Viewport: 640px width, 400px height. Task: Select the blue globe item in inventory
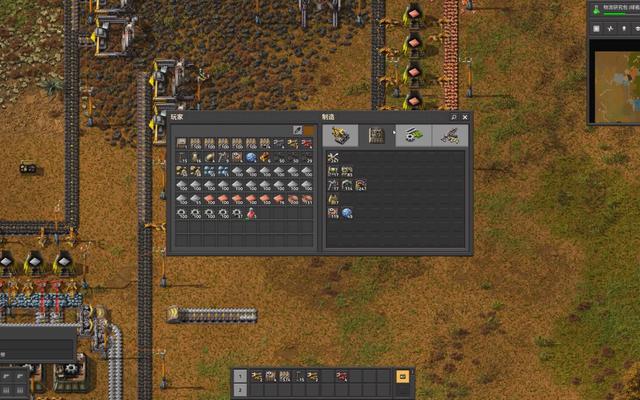tap(251, 157)
